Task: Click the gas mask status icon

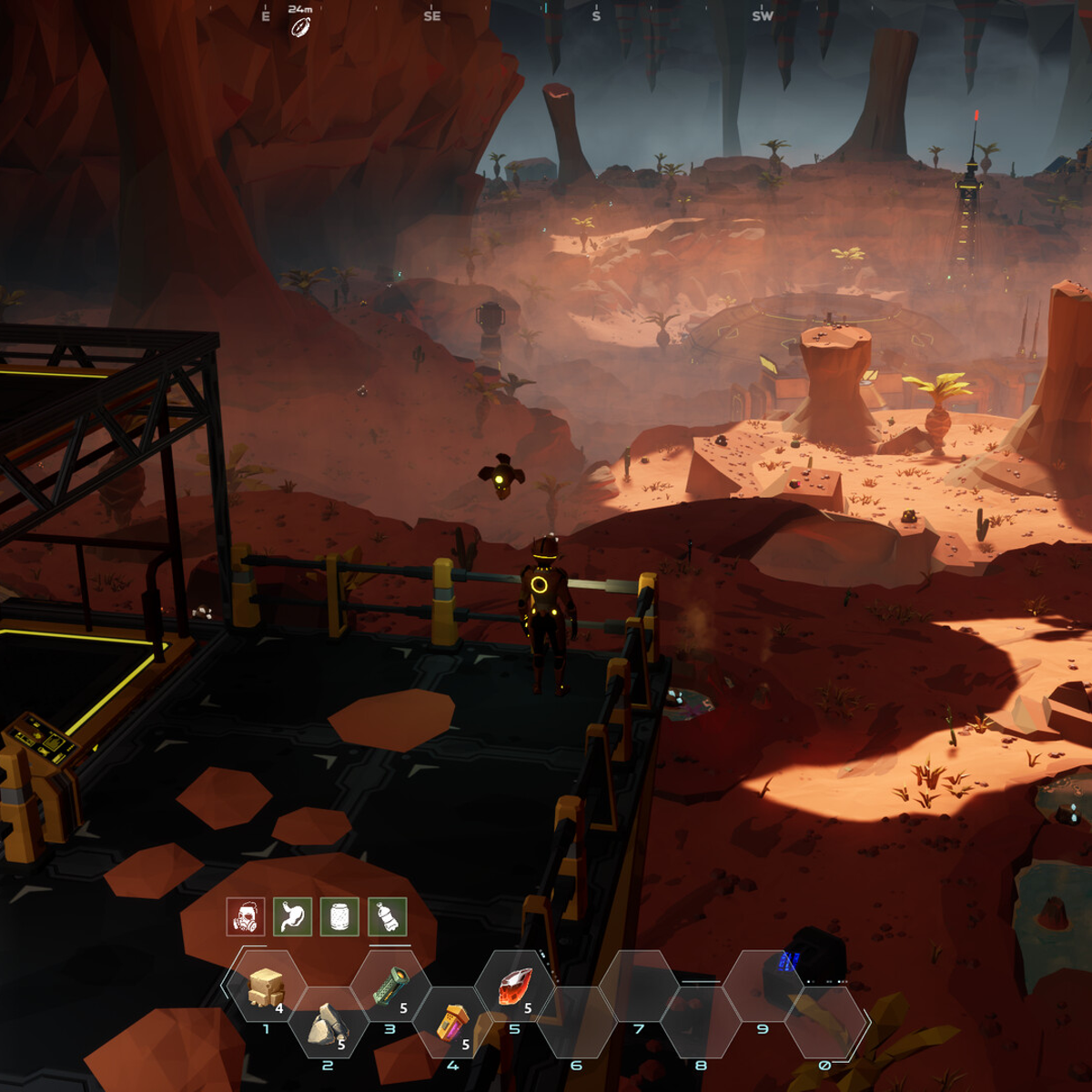Action: (x=246, y=917)
